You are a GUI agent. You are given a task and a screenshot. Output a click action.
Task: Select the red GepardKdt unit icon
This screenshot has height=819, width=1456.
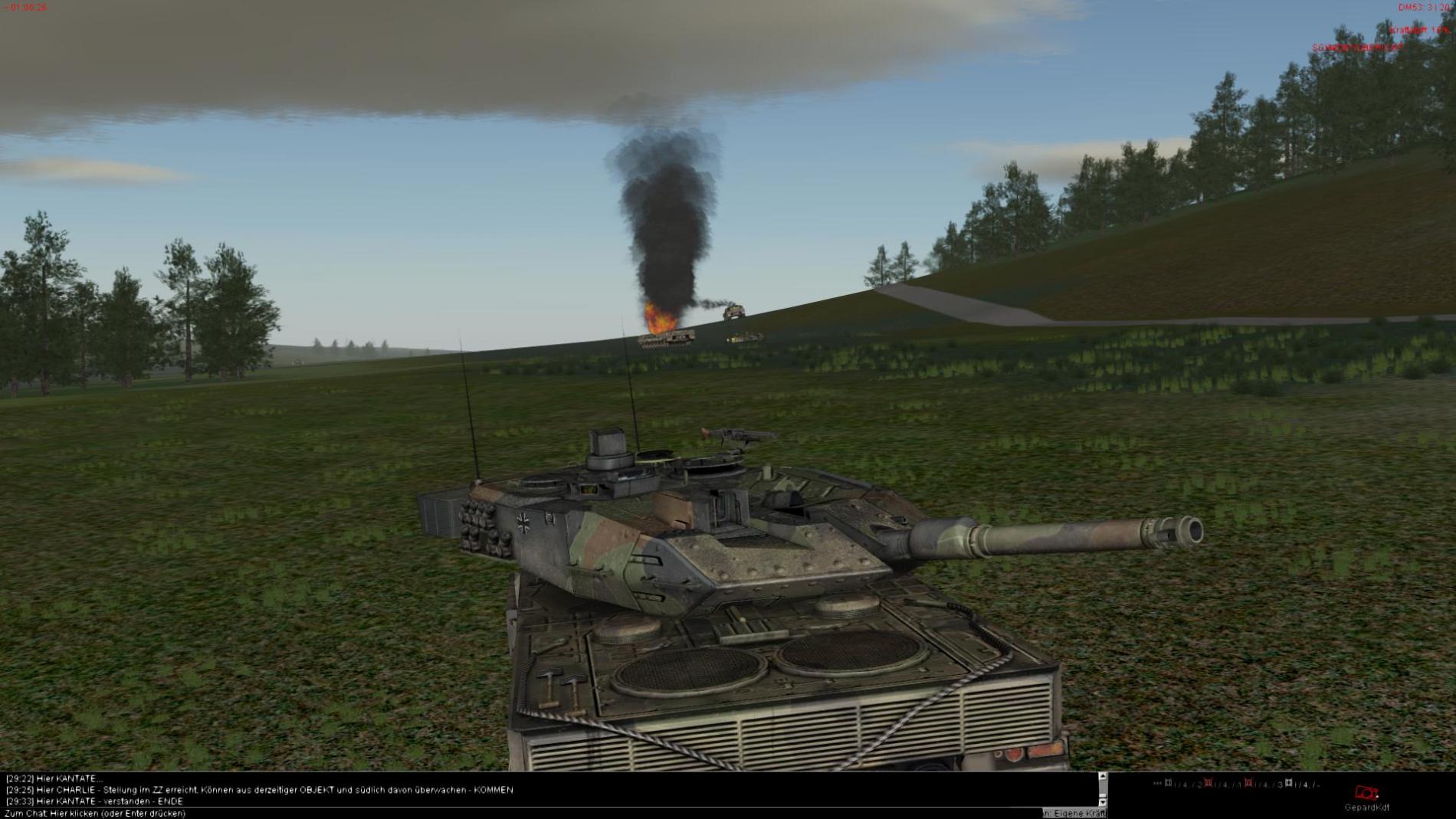(1366, 794)
